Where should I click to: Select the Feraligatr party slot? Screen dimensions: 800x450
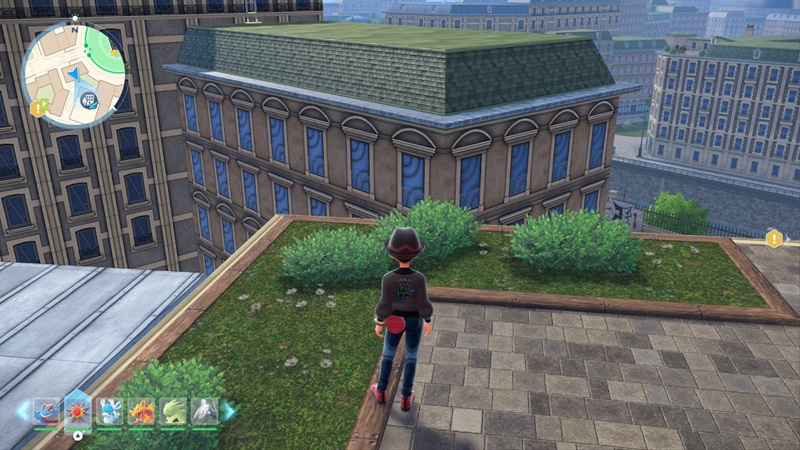click(x=46, y=411)
